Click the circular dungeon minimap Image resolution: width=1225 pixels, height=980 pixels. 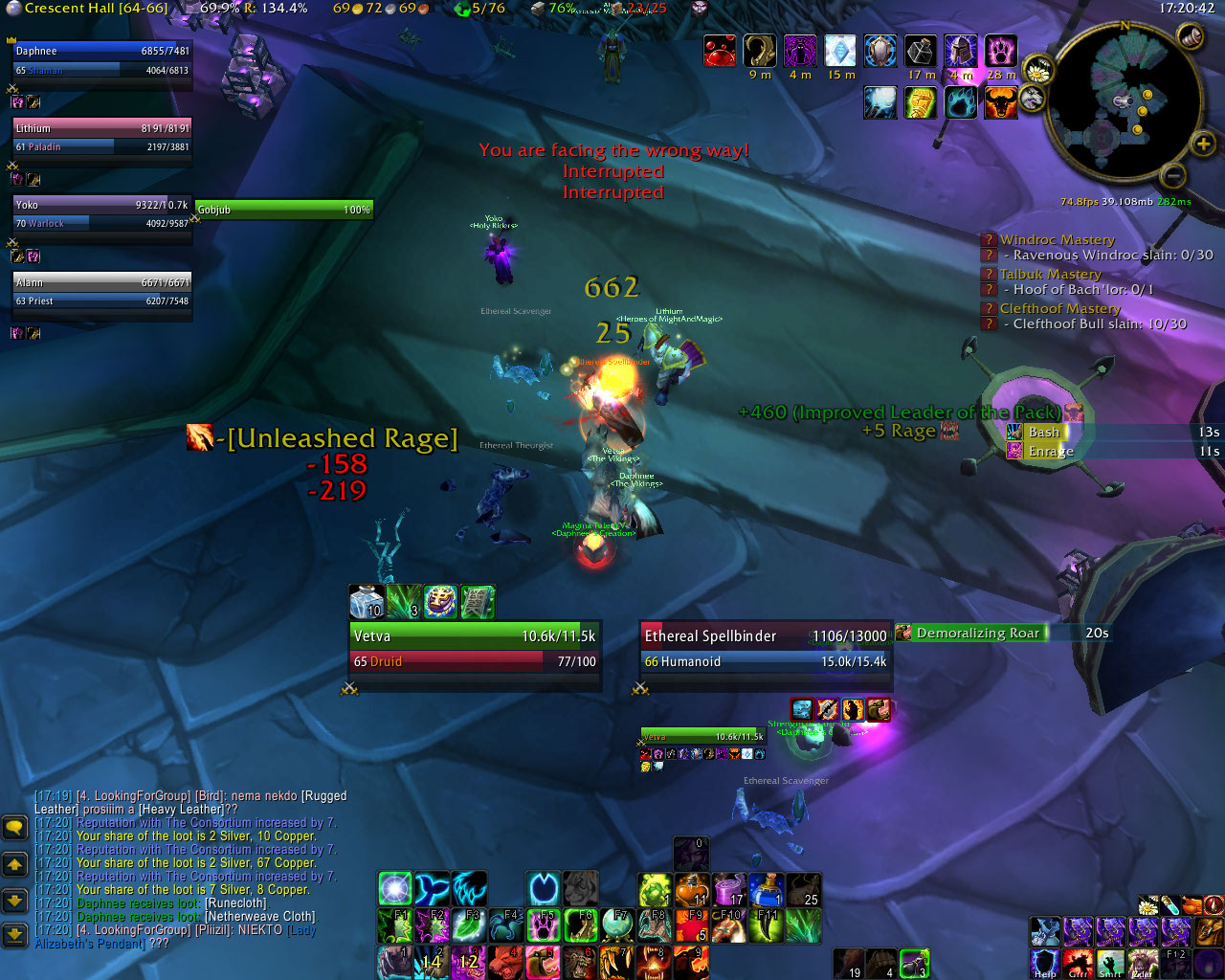coord(1124,103)
